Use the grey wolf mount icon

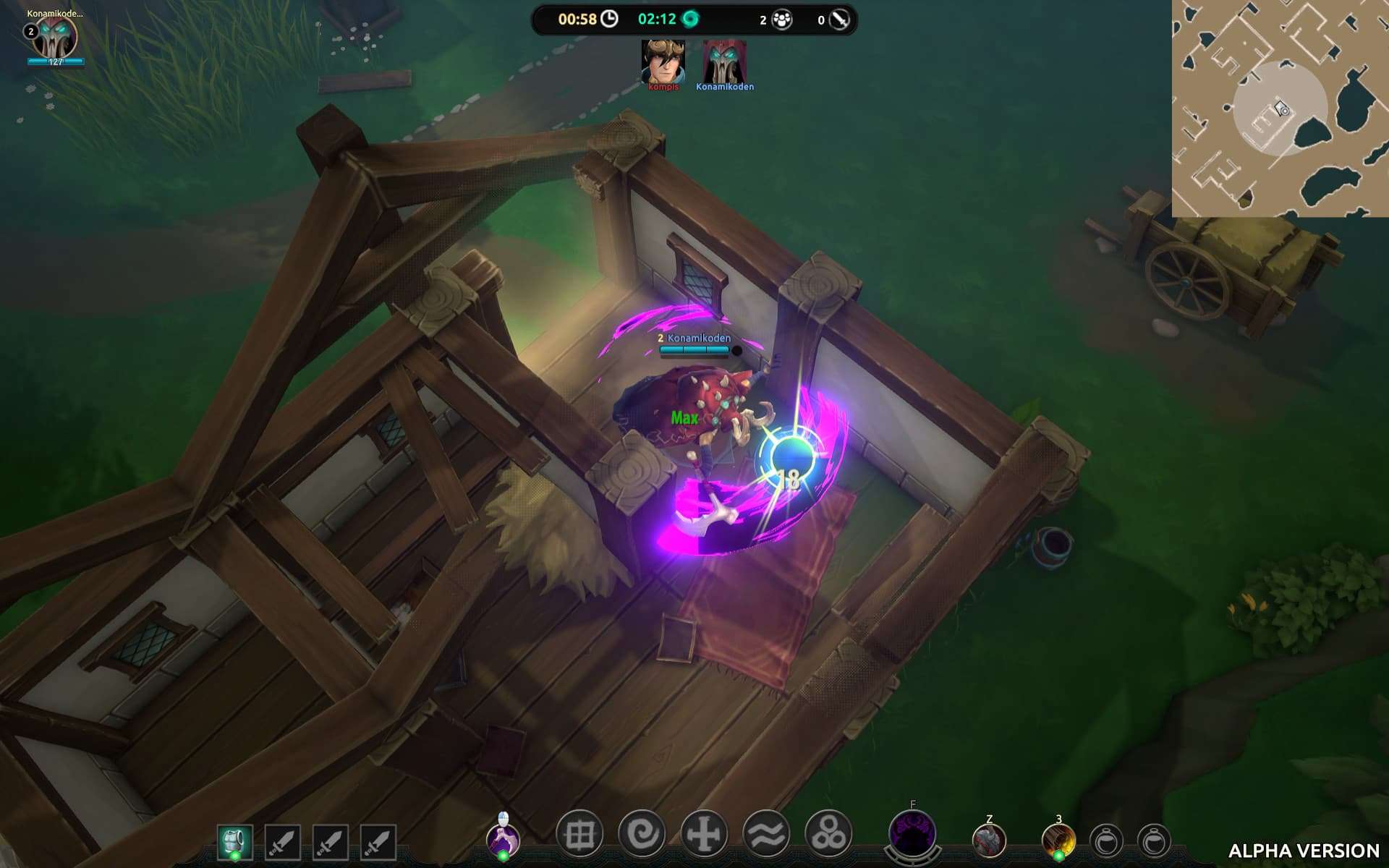pos(989,841)
